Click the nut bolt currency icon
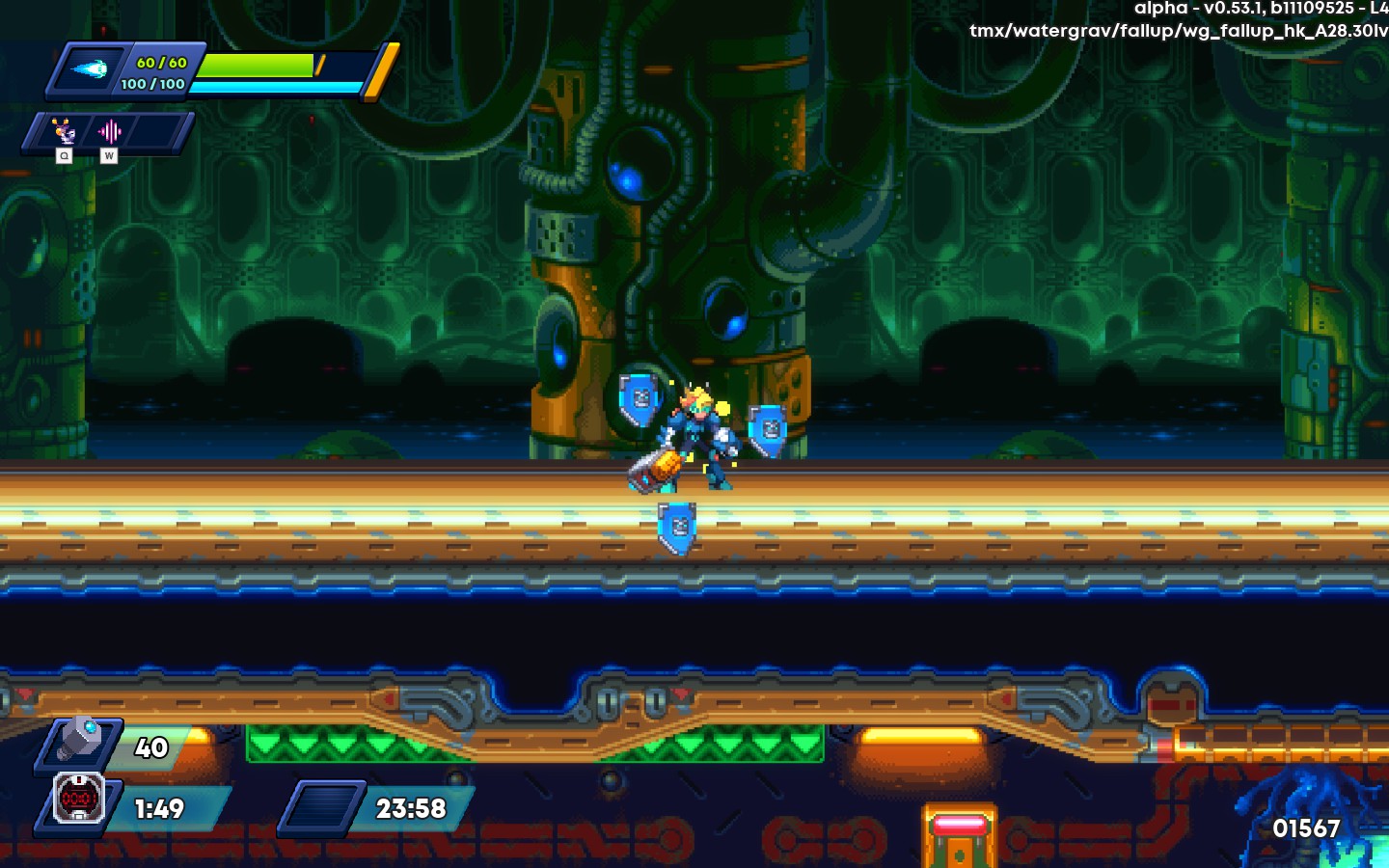The height and width of the screenshot is (868, 1389). pyautogui.click(x=81, y=741)
